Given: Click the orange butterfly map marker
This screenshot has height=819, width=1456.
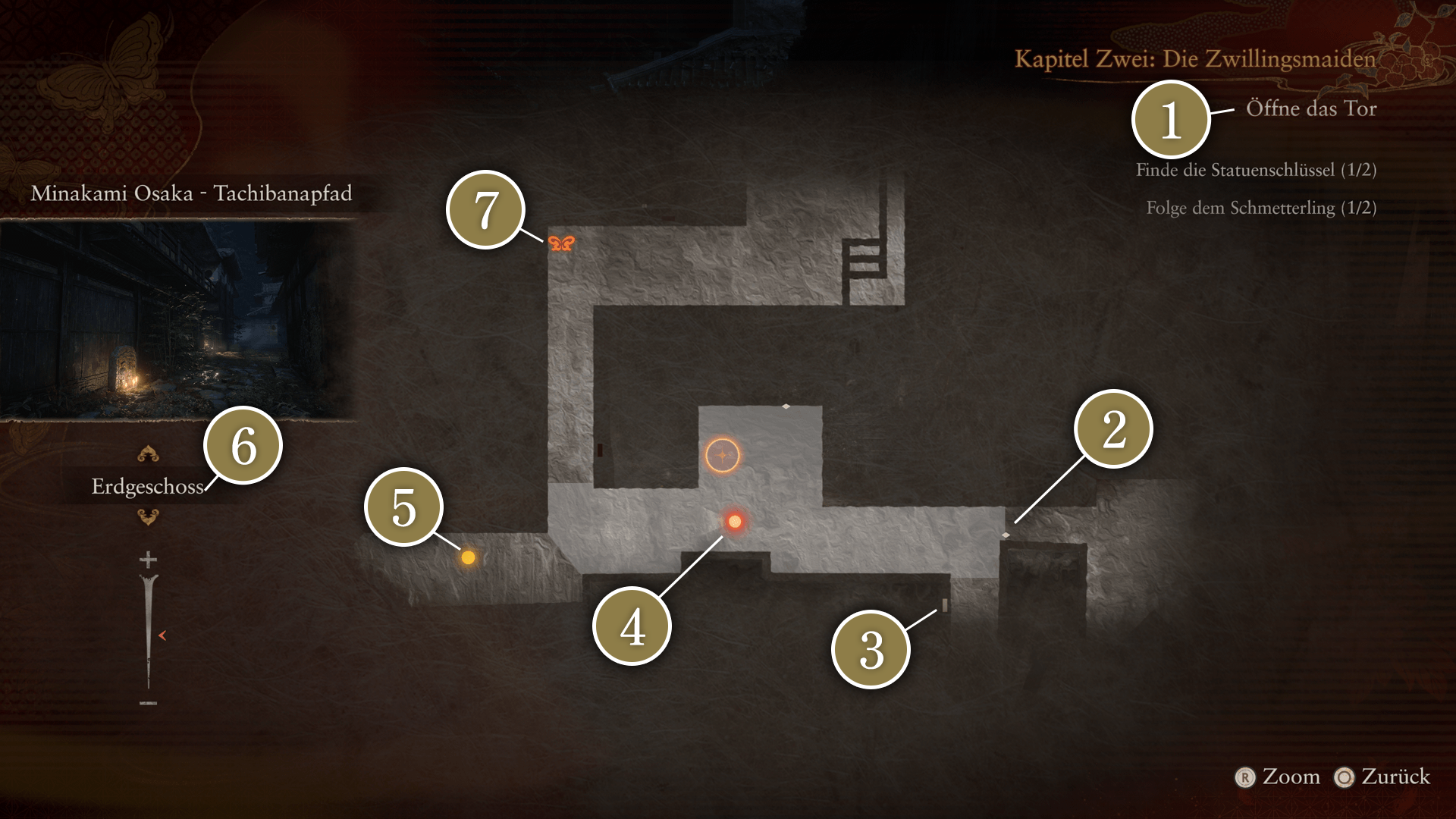Looking at the screenshot, I should click(561, 243).
